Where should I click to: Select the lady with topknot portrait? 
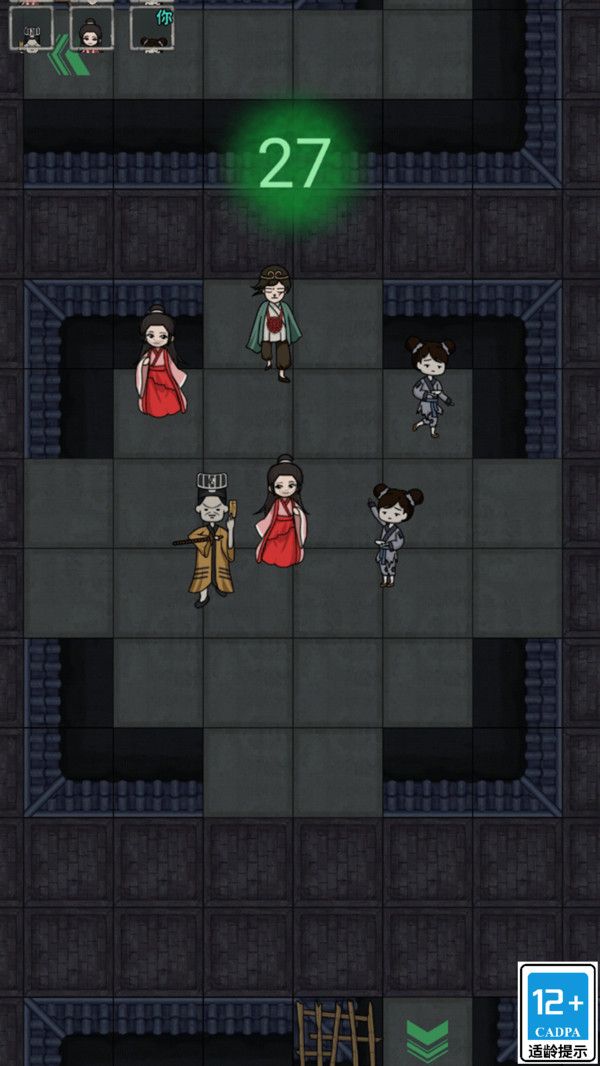(91, 28)
